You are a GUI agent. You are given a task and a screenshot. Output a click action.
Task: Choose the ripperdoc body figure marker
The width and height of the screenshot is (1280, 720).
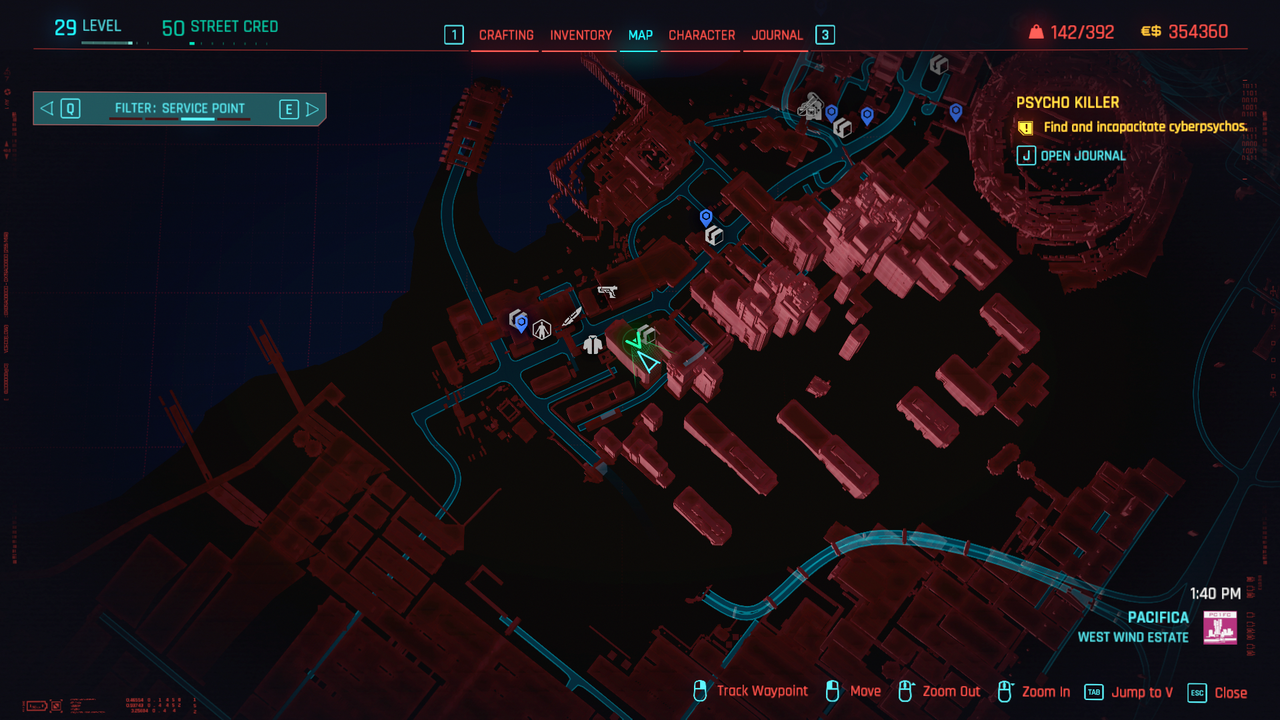[x=542, y=329]
